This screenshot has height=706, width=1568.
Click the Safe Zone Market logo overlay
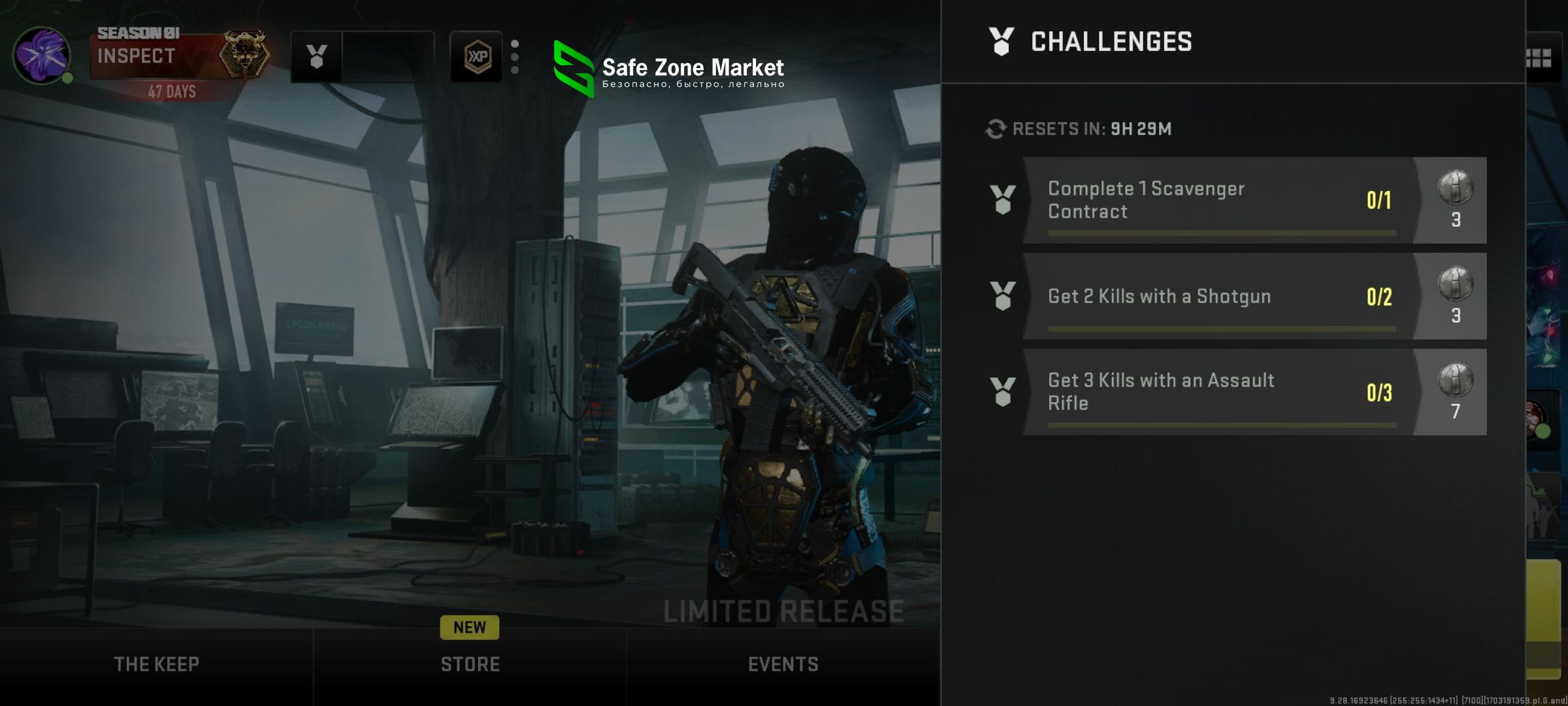pos(669,69)
